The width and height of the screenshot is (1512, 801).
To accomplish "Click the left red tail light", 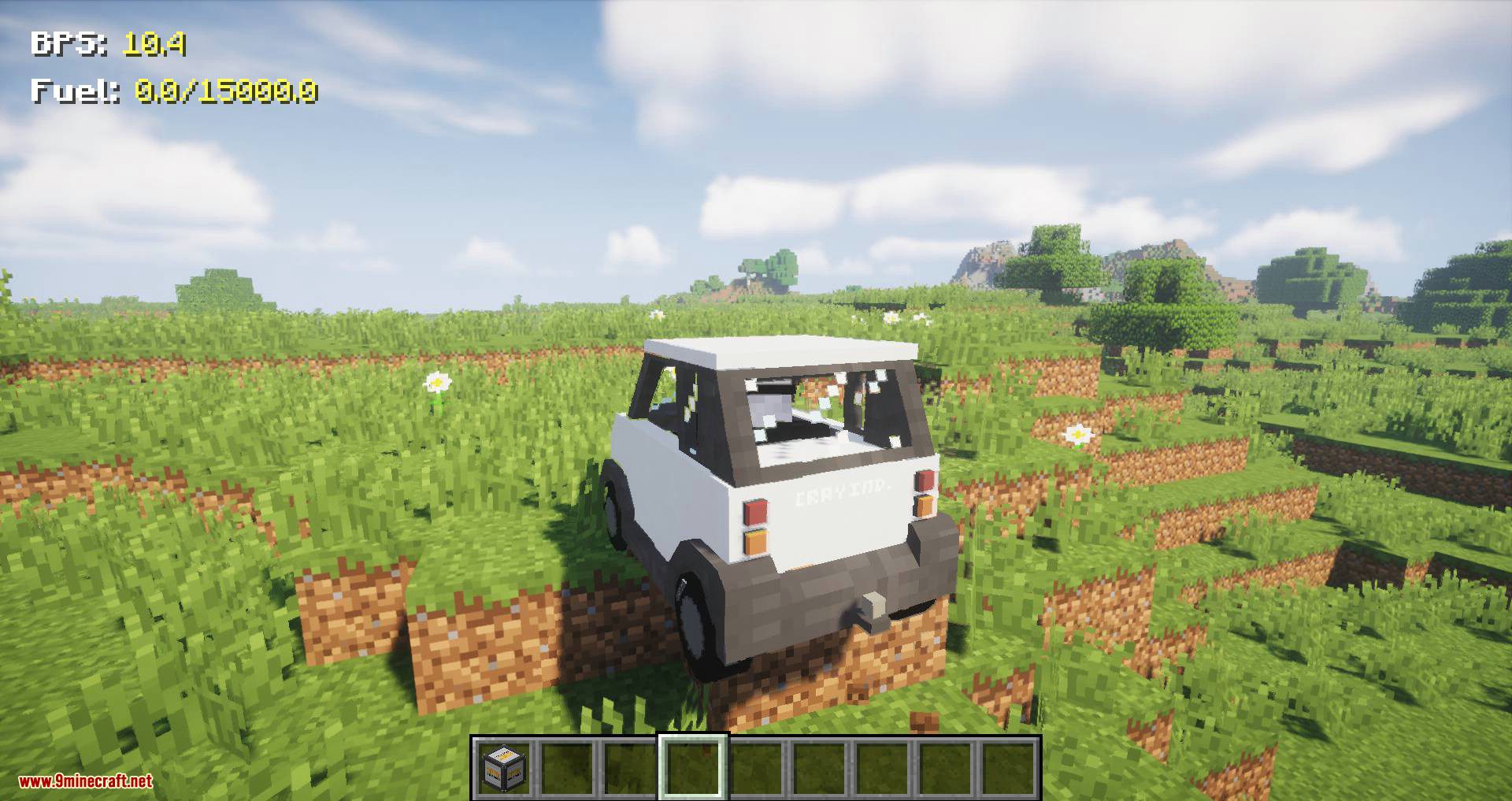I will pyautogui.click(x=754, y=510).
